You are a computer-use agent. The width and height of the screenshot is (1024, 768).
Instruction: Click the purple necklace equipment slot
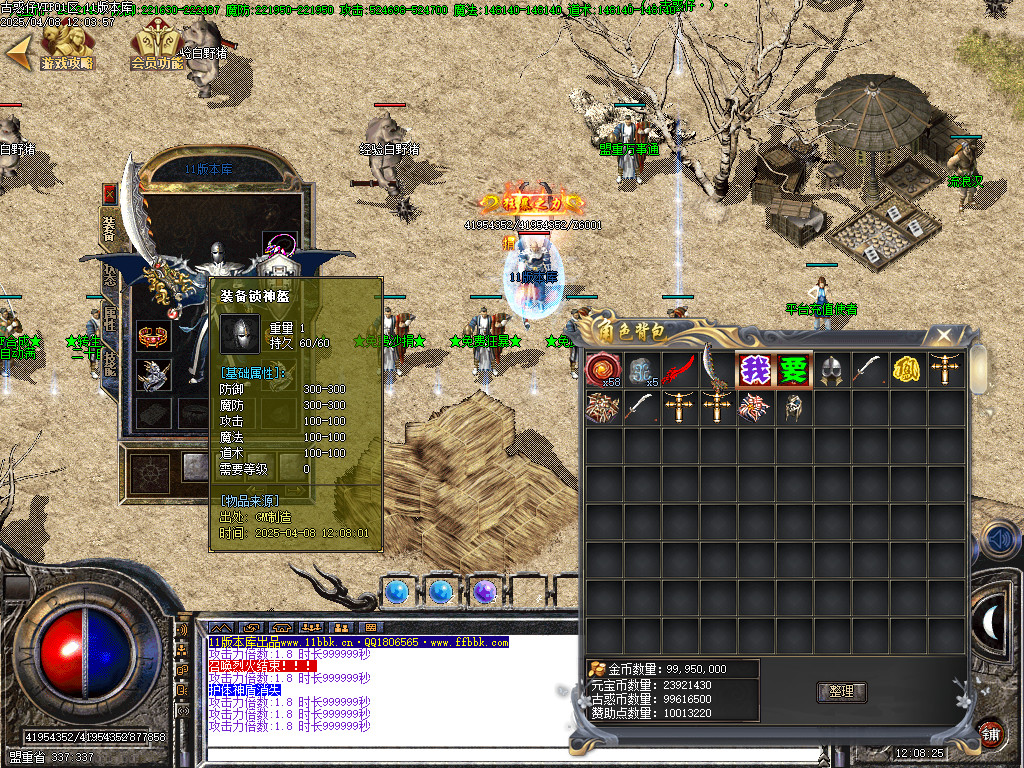click(277, 245)
